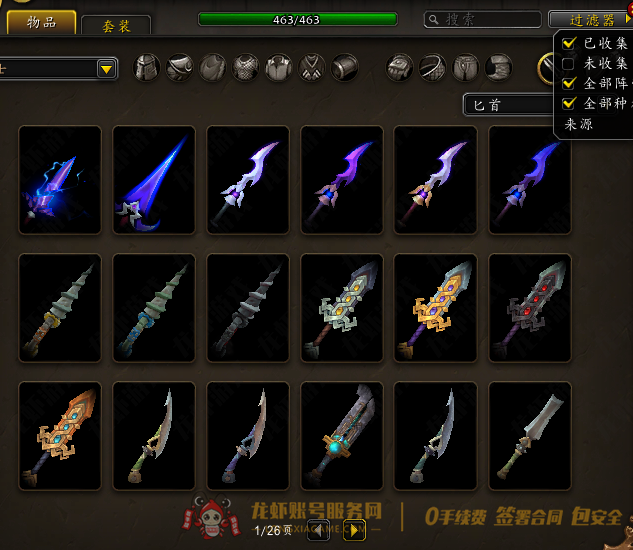Toggle the 未收集 uncollected checkbox
The width and height of the screenshot is (633, 550).
point(569,63)
